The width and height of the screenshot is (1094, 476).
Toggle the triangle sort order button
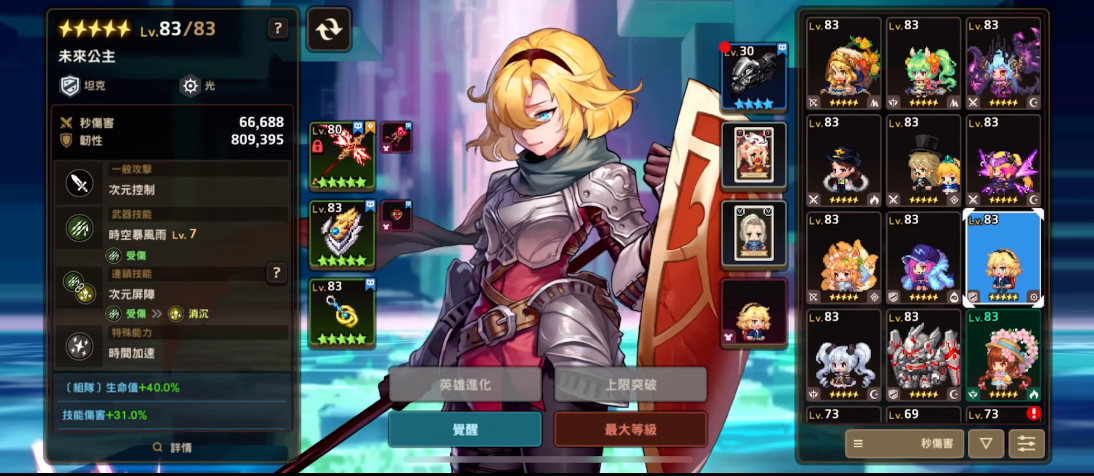coord(986,443)
